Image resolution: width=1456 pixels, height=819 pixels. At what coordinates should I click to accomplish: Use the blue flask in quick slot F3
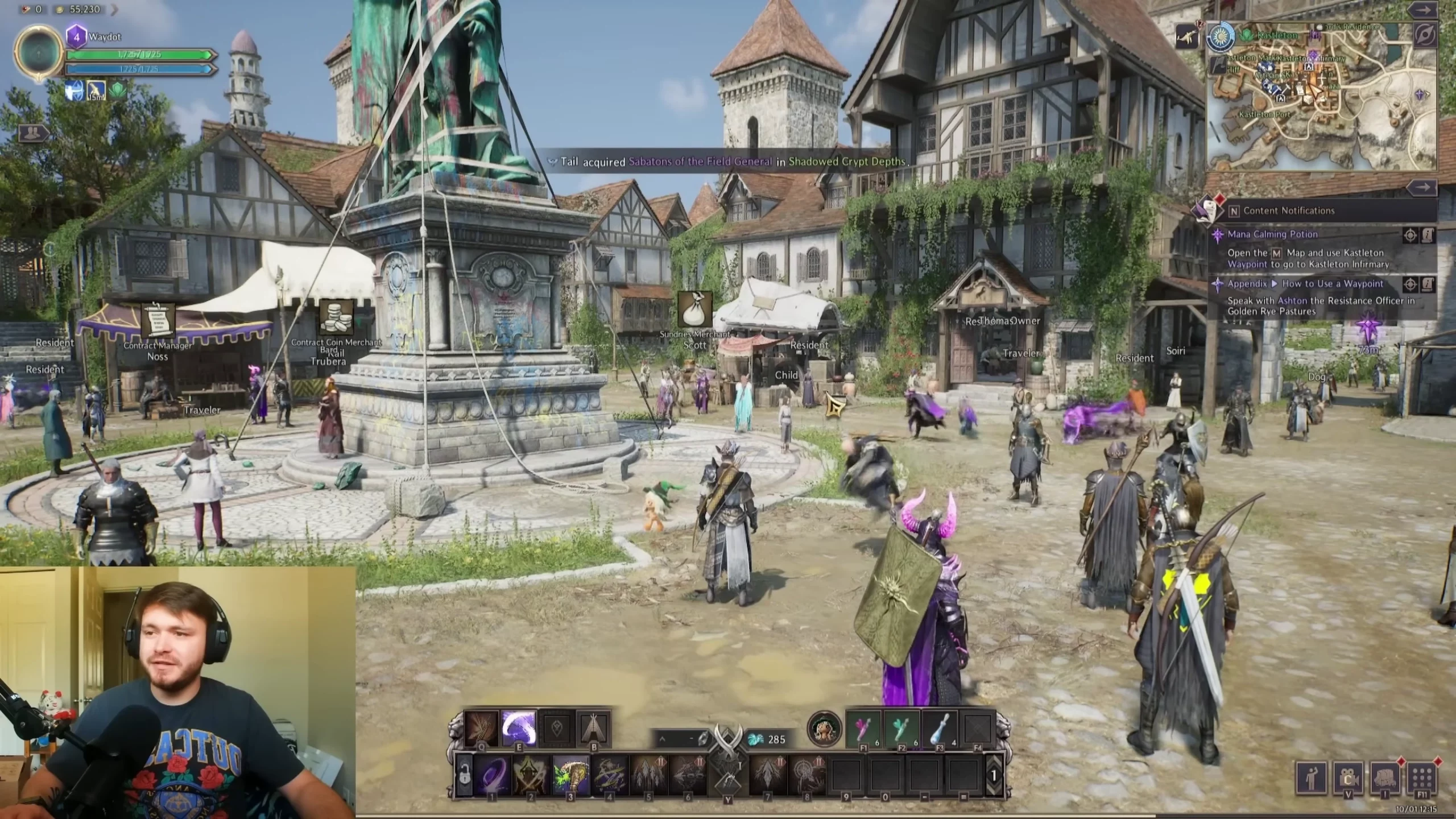click(x=940, y=729)
